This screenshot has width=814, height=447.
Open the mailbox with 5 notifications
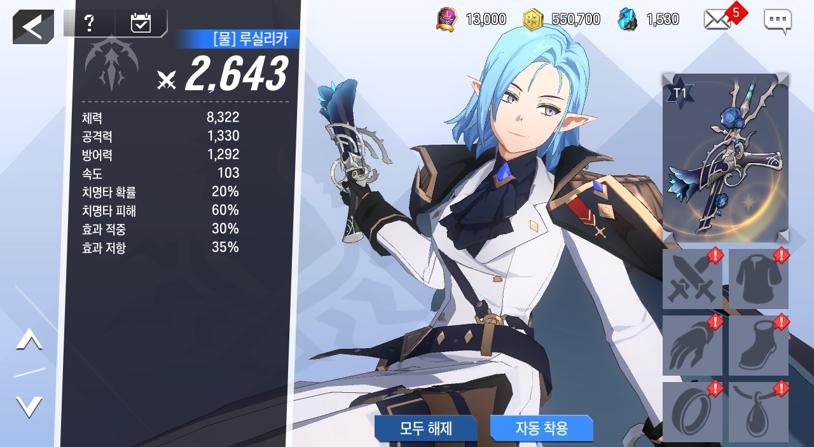(x=718, y=19)
